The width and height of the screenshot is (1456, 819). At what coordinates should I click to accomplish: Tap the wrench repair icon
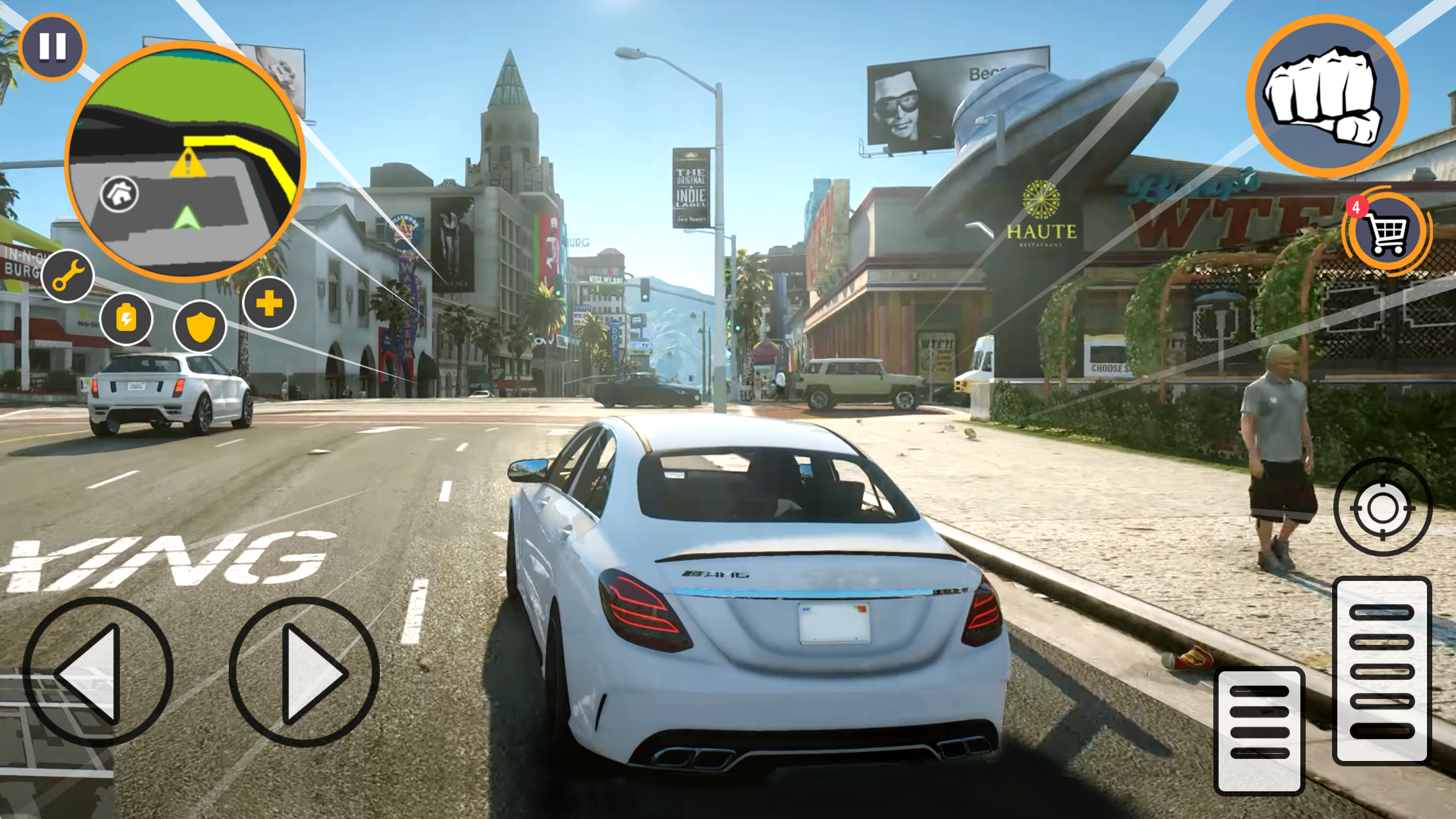coord(68,276)
